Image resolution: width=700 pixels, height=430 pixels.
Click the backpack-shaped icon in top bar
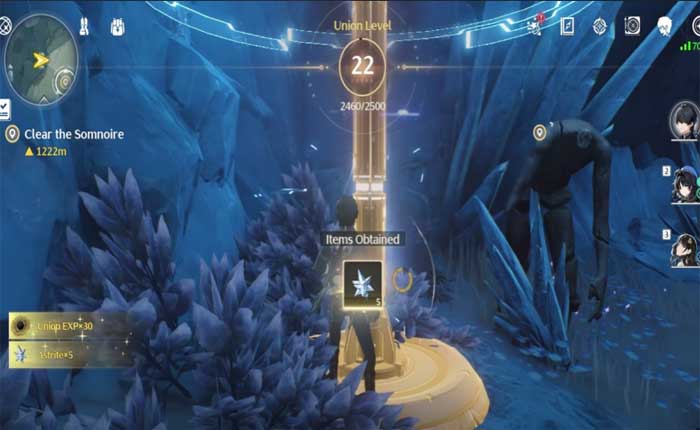pos(117,26)
